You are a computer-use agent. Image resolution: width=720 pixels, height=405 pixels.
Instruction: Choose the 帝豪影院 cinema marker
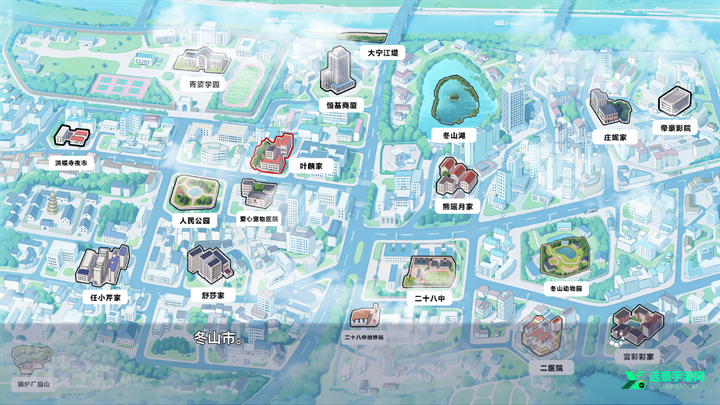pos(675,103)
